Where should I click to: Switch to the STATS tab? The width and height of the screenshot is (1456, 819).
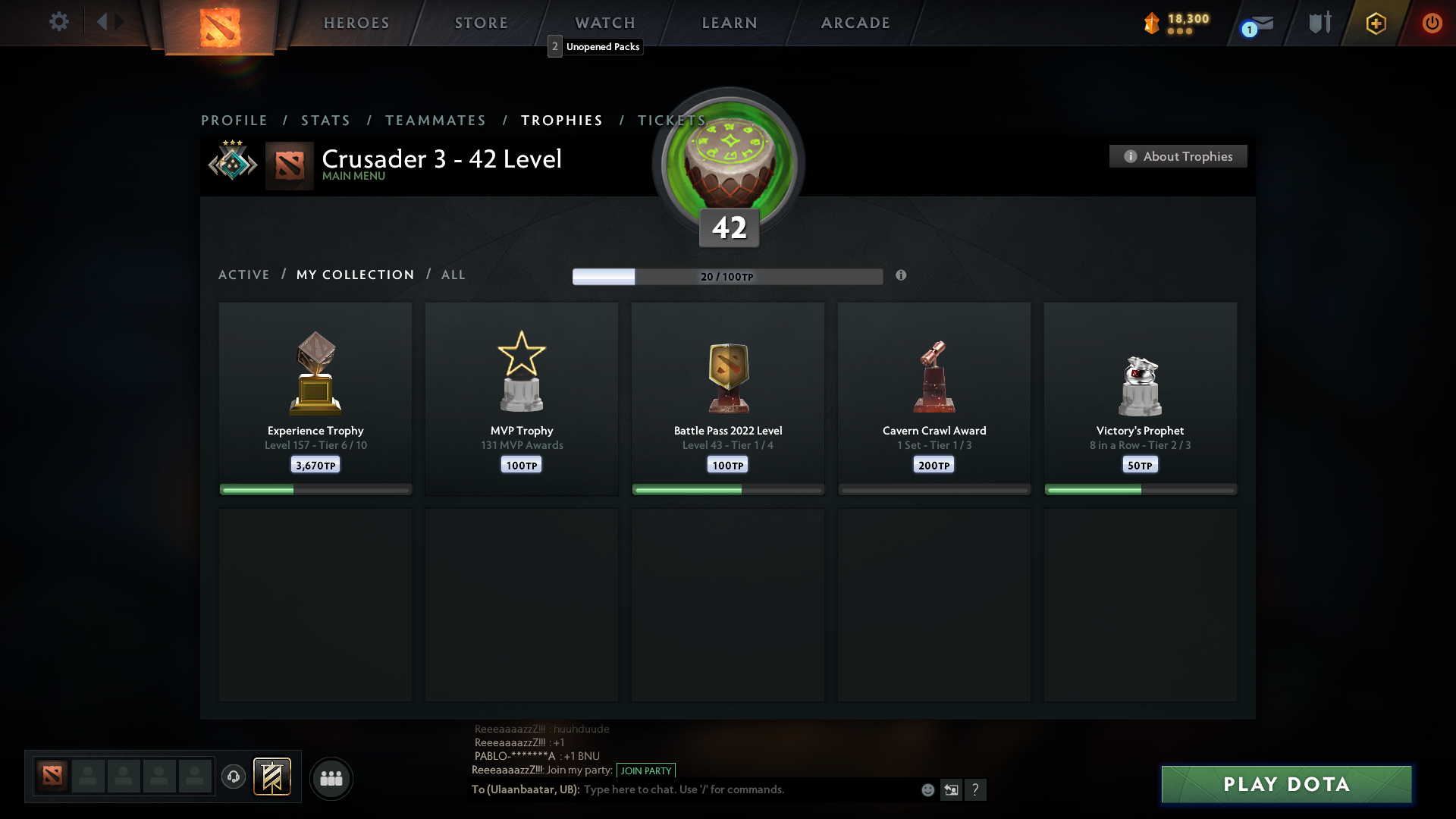325,120
